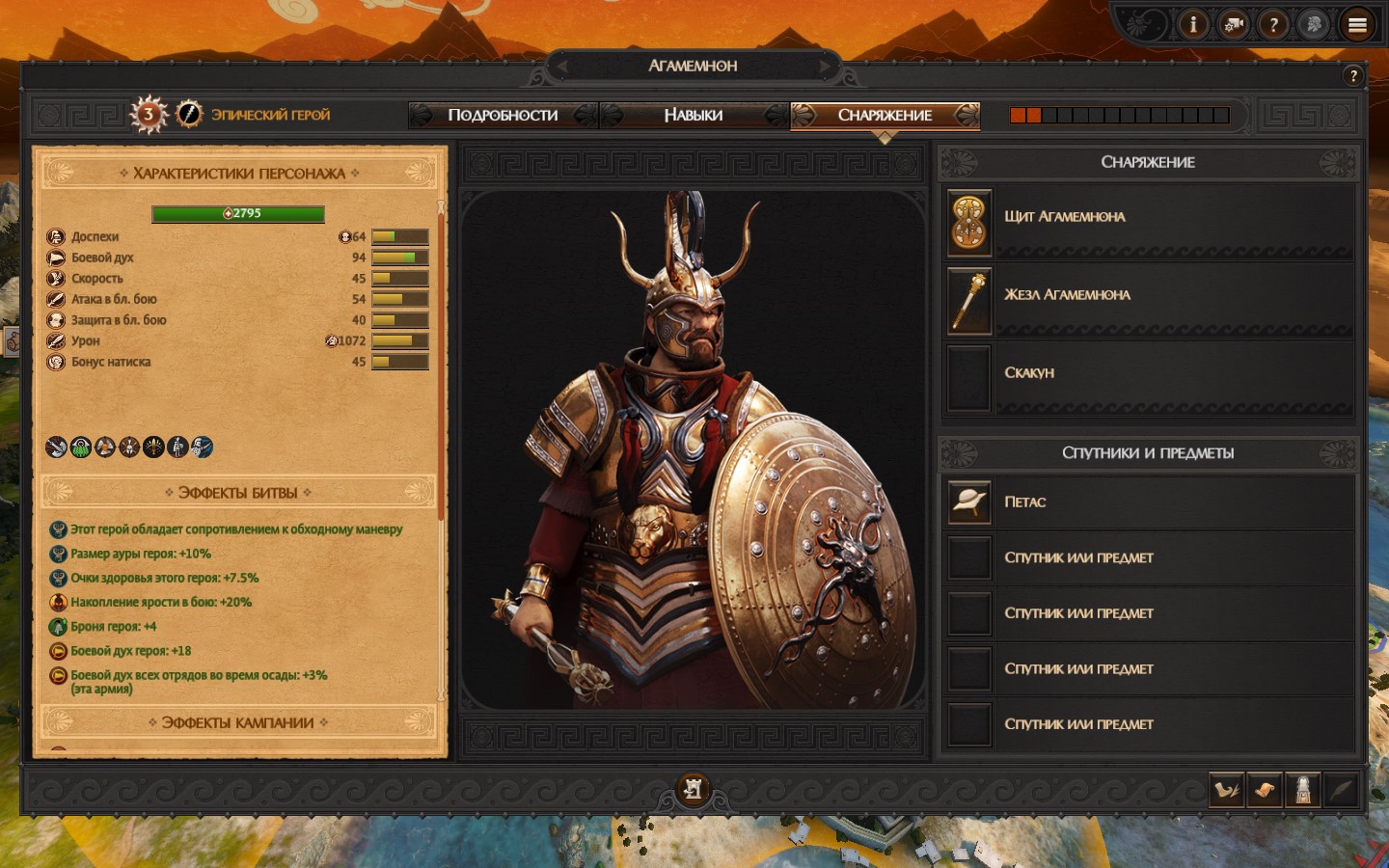Viewport: 1389px width, 868px height.
Task: Select the Петас hat item slot
Action: [x=970, y=502]
